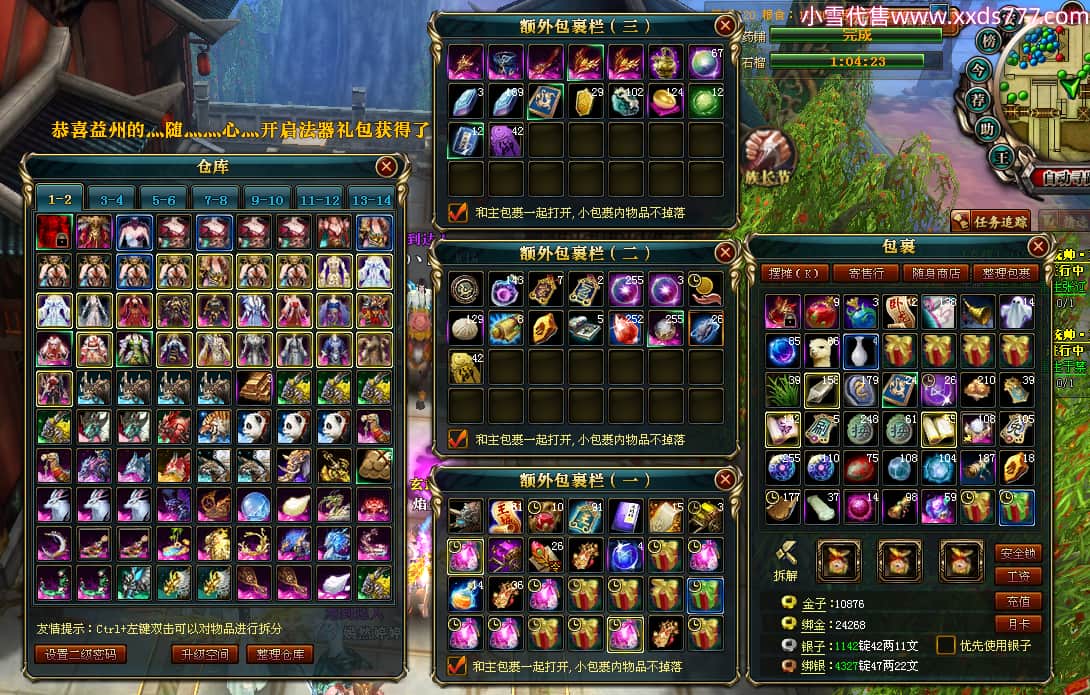Toggle open-with-main-bag checkbox in 额外包裹栏（二）

coord(458,438)
